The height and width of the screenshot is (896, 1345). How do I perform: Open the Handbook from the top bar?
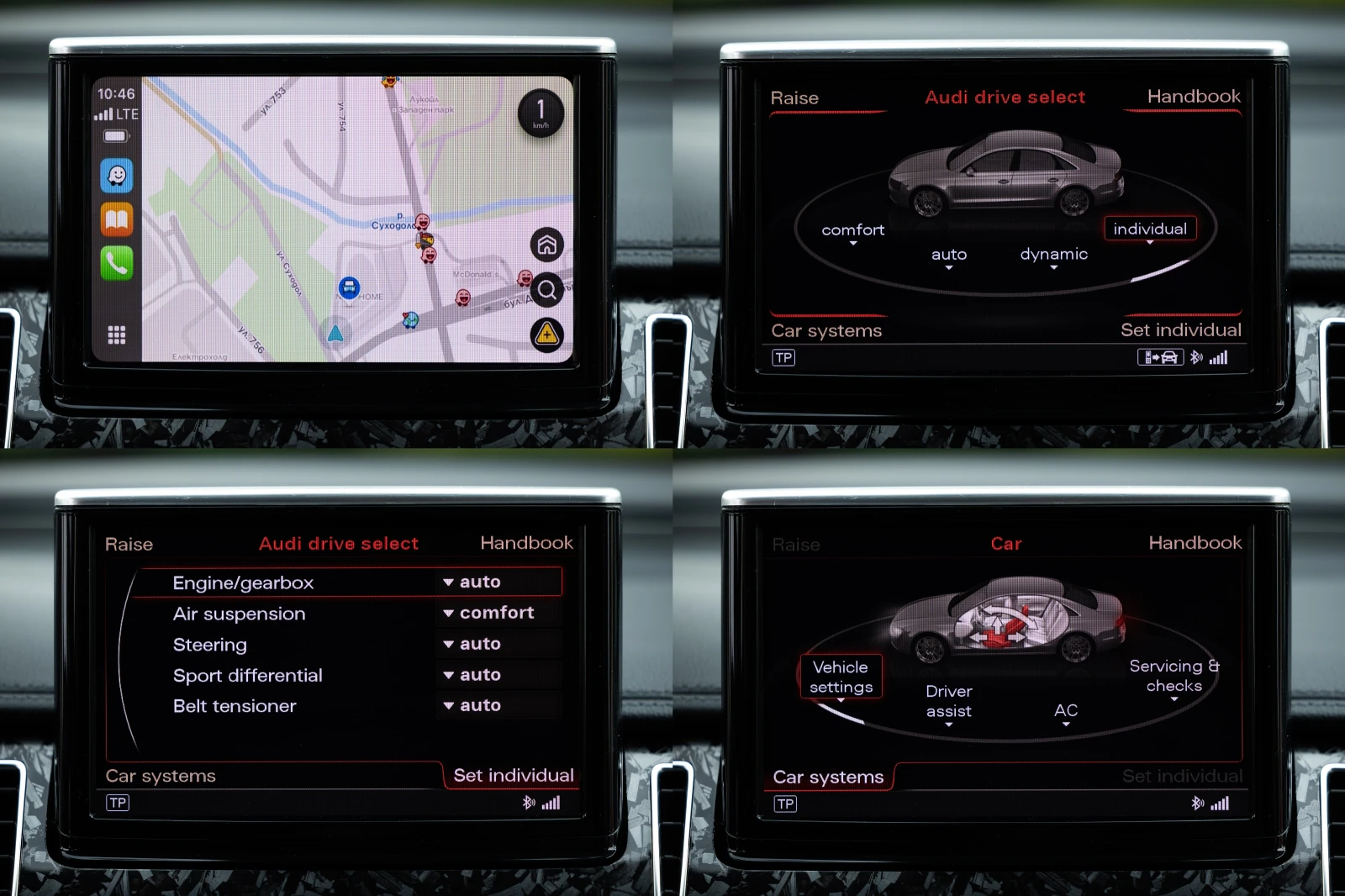pyautogui.click(x=1193, y=97)
